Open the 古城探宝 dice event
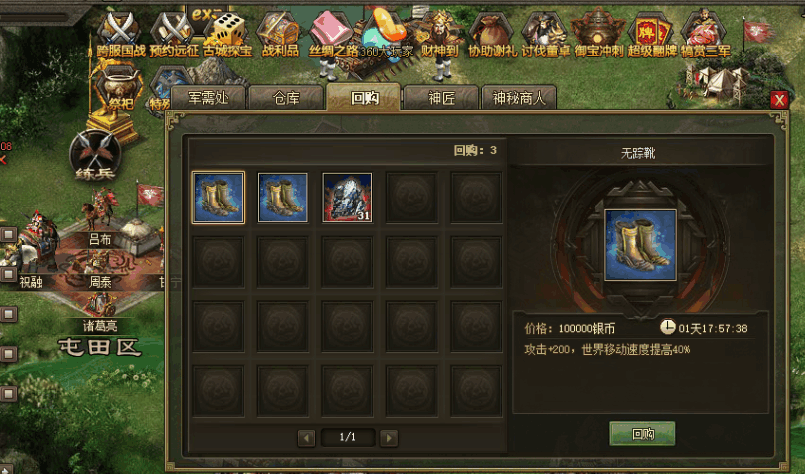This screenshot has width=805, height=474. click(x=228, y=32)
